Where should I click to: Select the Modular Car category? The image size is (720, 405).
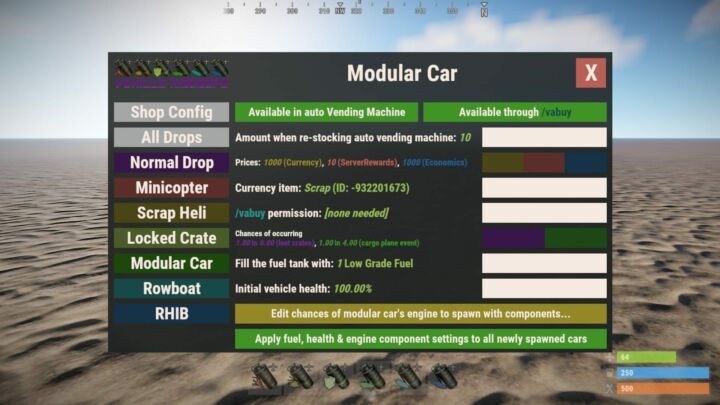171,263
